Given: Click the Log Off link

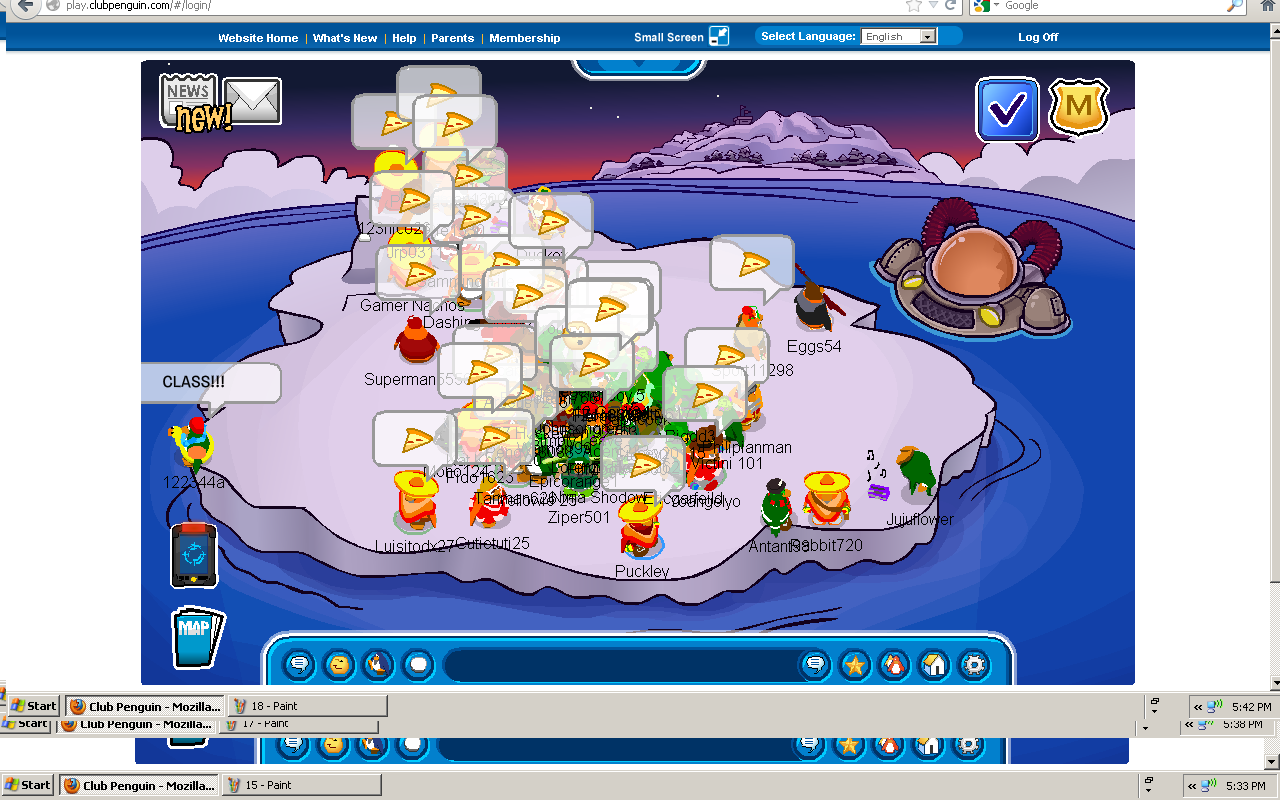Looking at the screenshot, I should (1038, 37).
